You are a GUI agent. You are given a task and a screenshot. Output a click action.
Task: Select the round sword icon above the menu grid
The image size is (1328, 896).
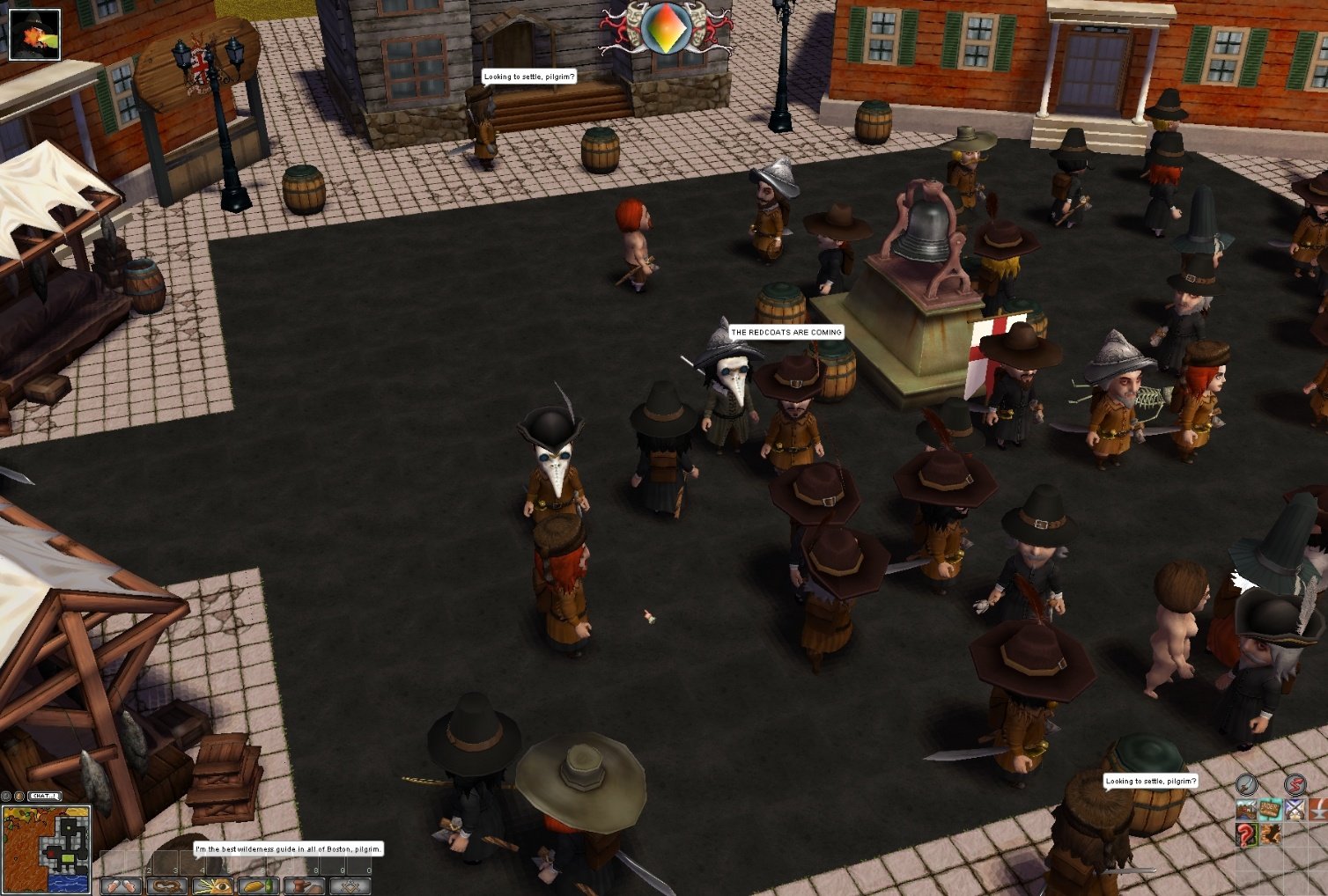[1247, 784]
